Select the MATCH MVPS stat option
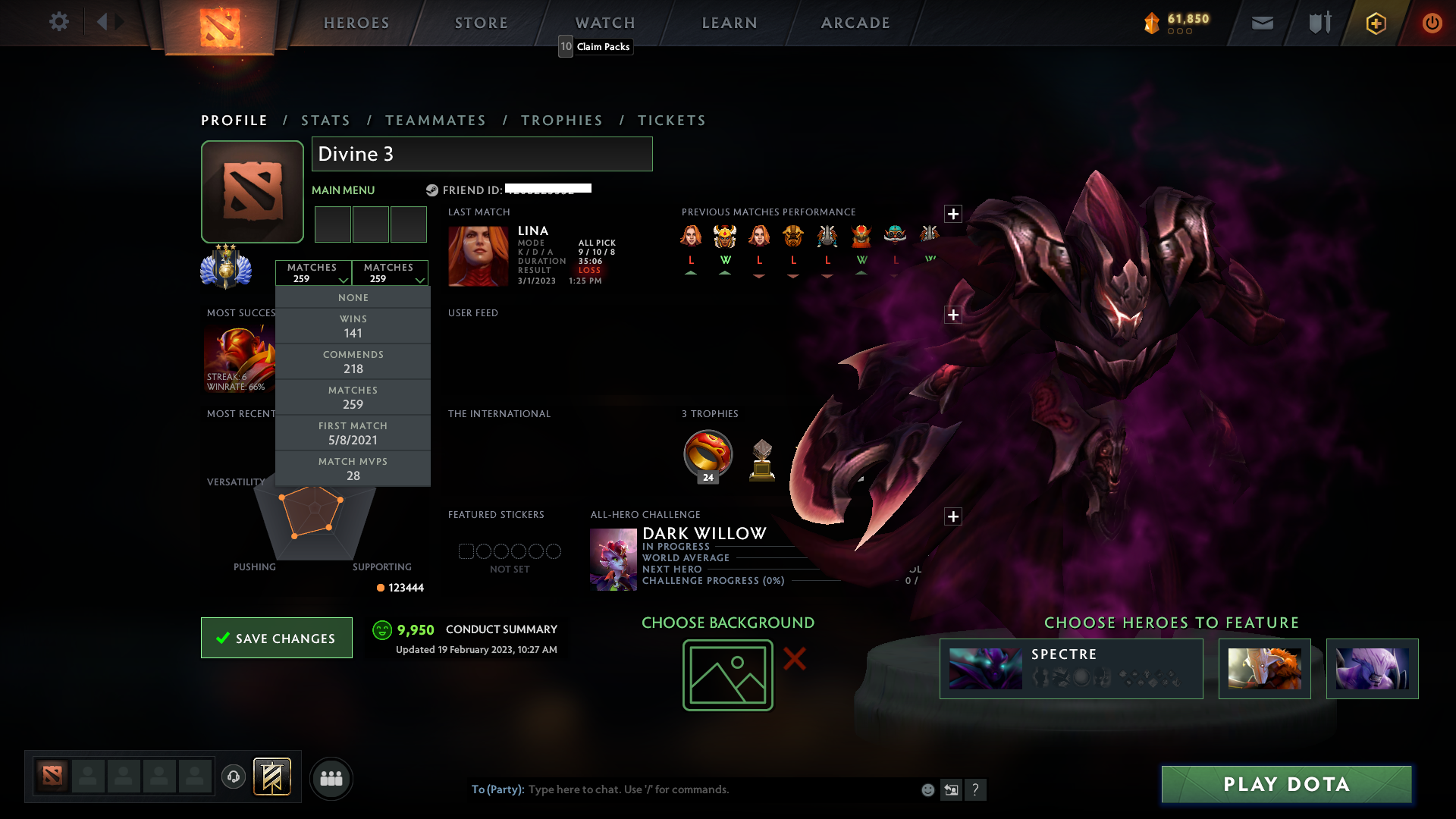1456x819 pixels. (x=353, y=468)
